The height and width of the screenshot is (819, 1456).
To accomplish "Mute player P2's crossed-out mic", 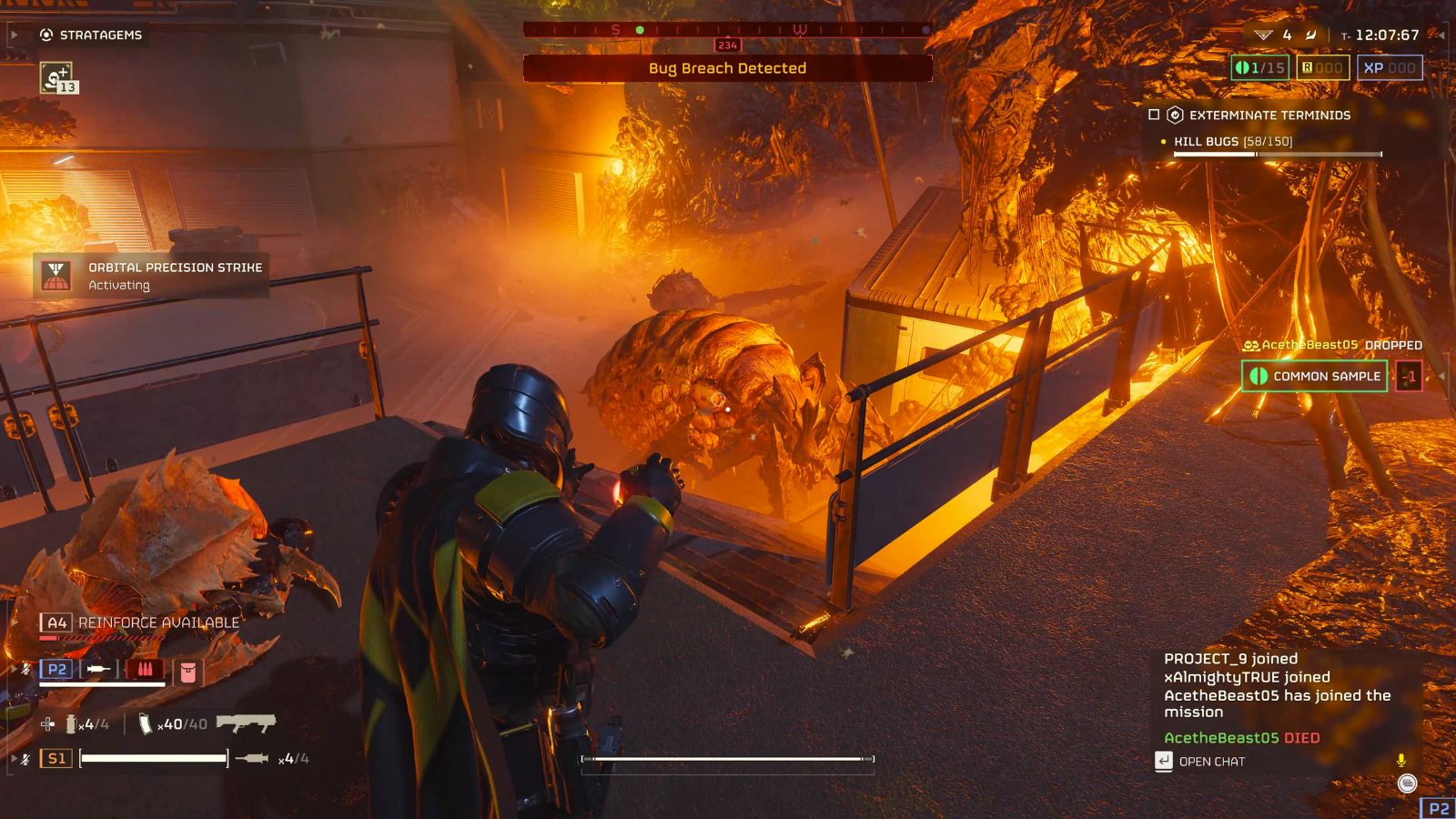I will click(x=25, y=669).
